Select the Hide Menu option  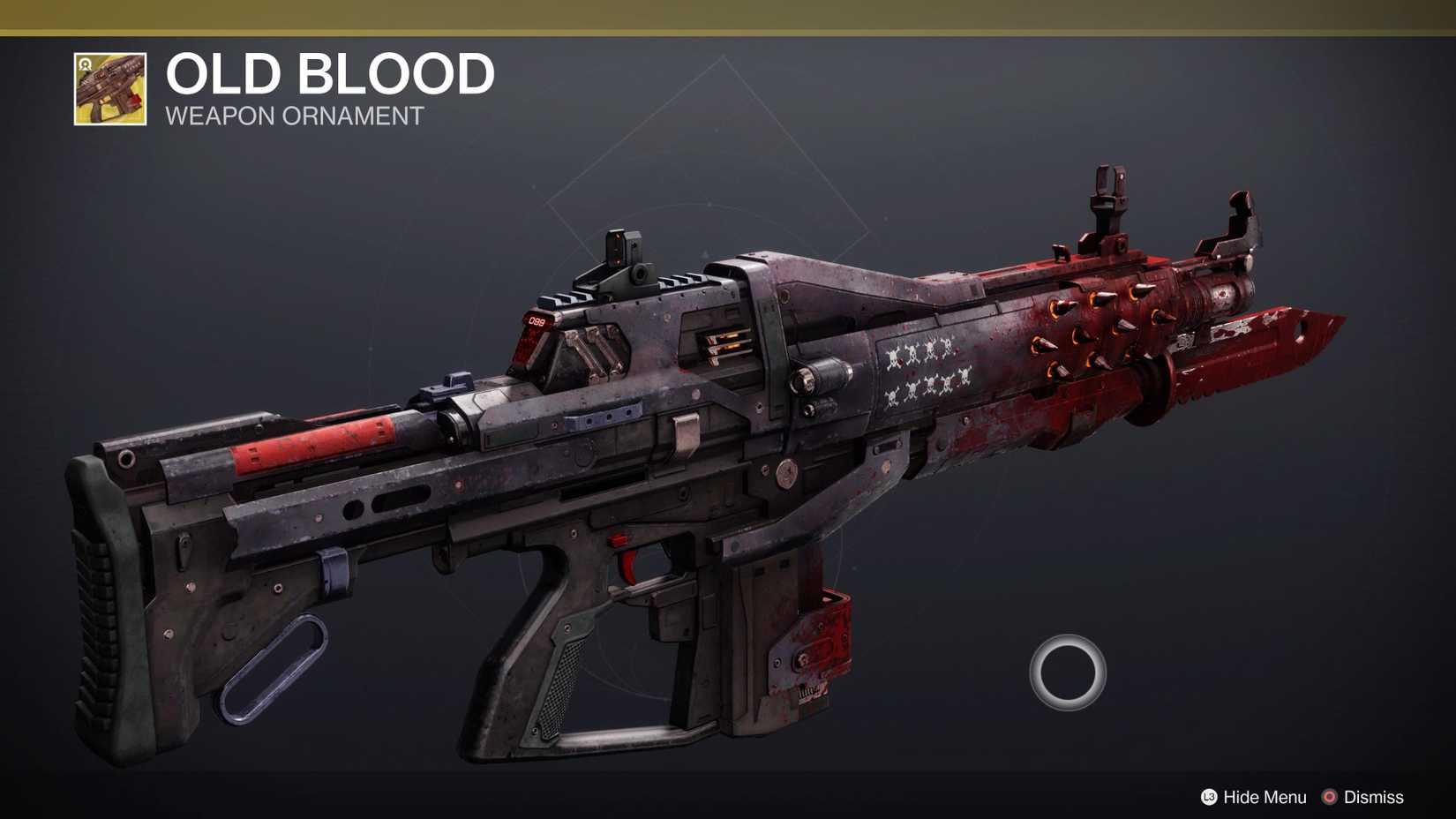click(x=1264, y=797)
